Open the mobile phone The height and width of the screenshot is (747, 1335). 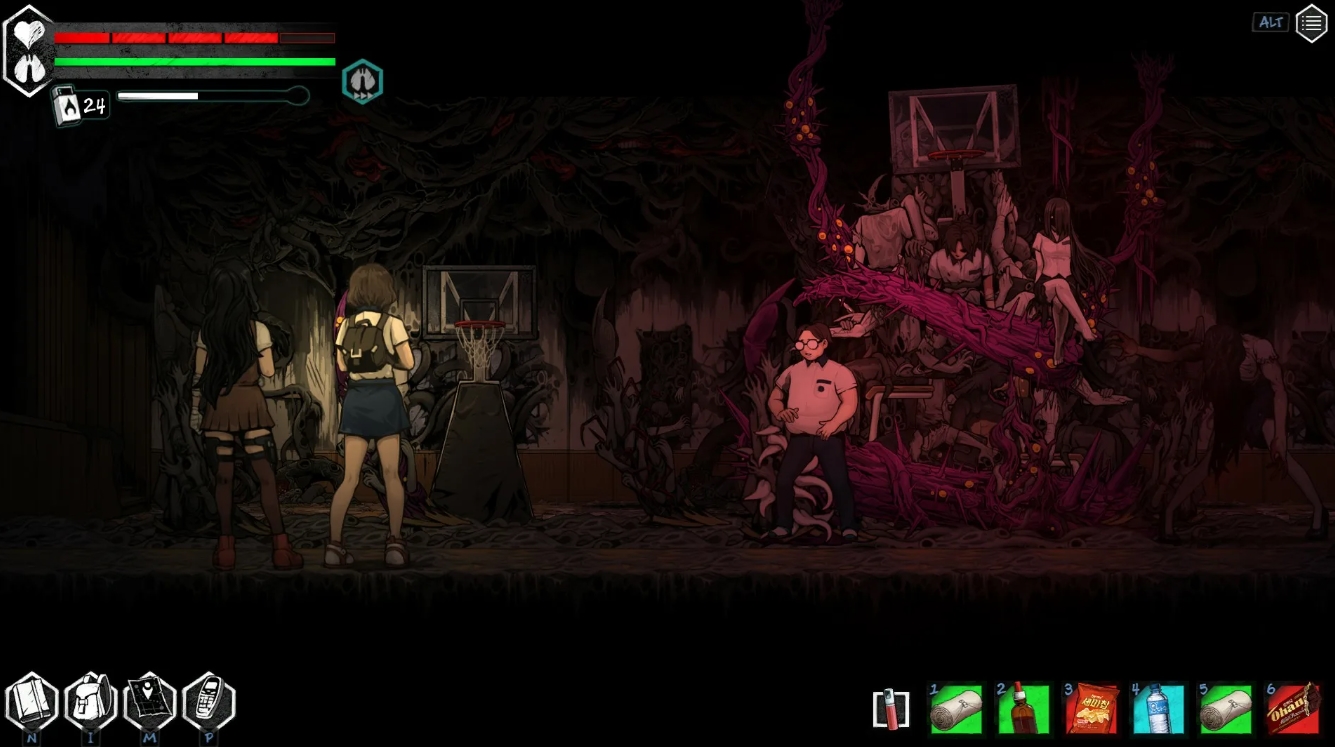click(x=209, y=702)
